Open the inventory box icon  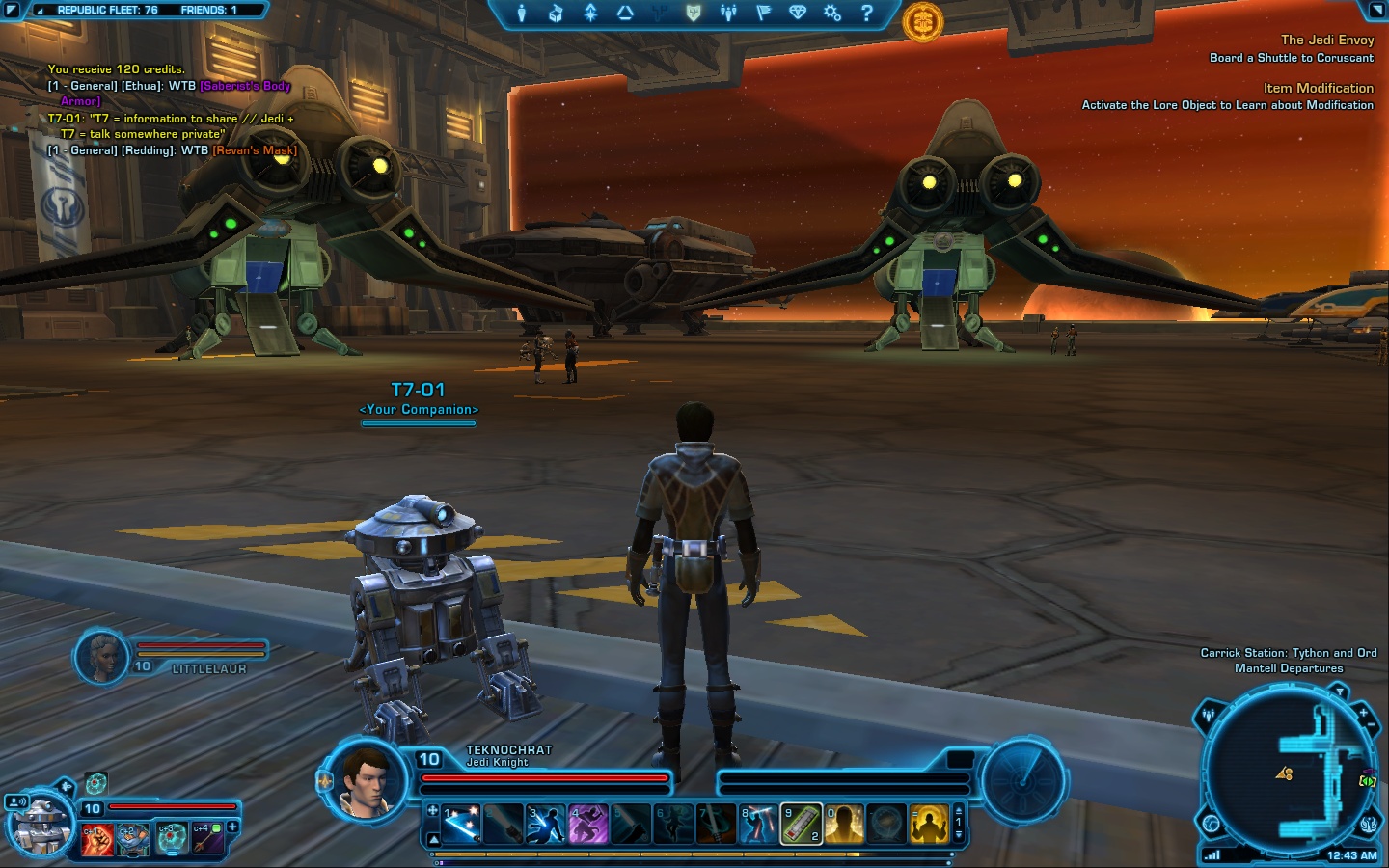pos(556,13)
